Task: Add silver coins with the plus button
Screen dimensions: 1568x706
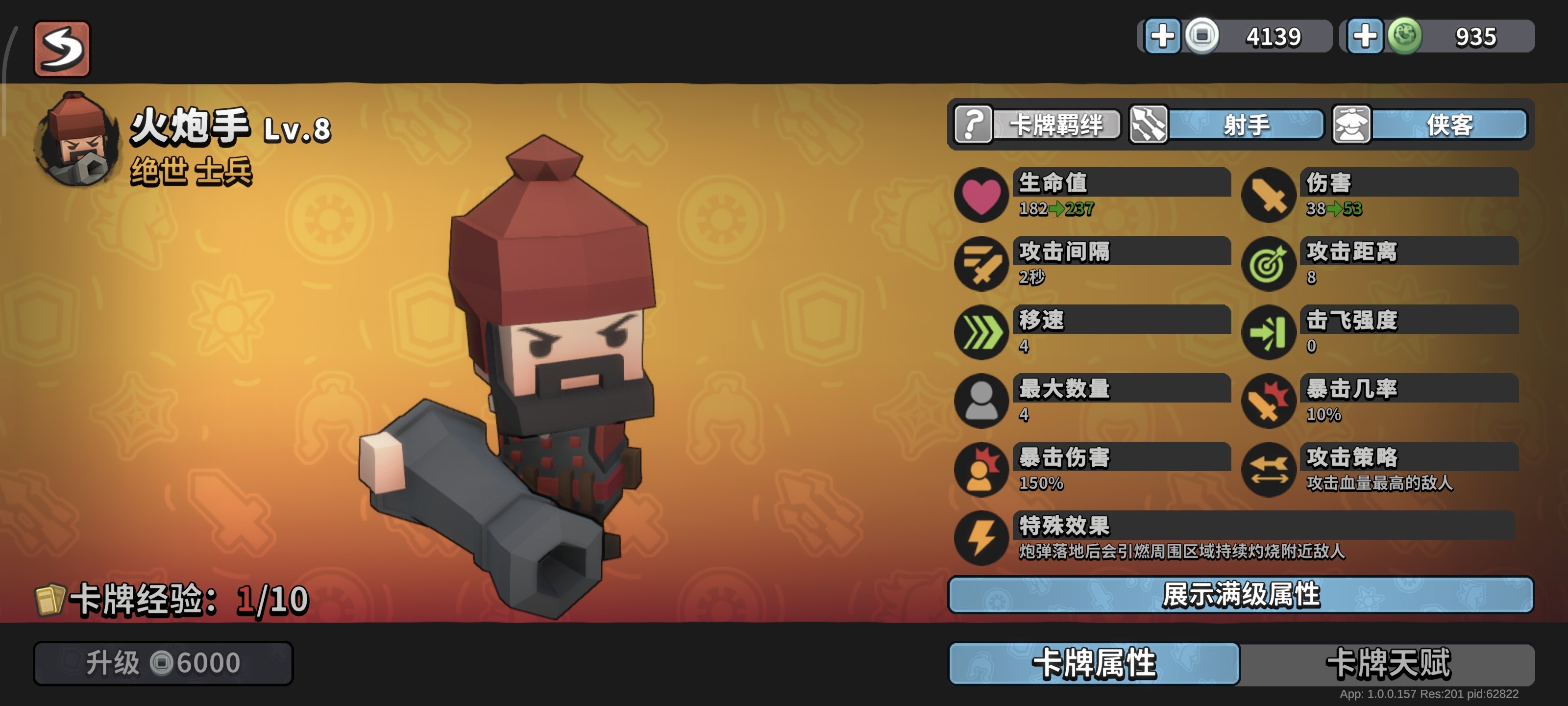Action: tap(1162, 36)
